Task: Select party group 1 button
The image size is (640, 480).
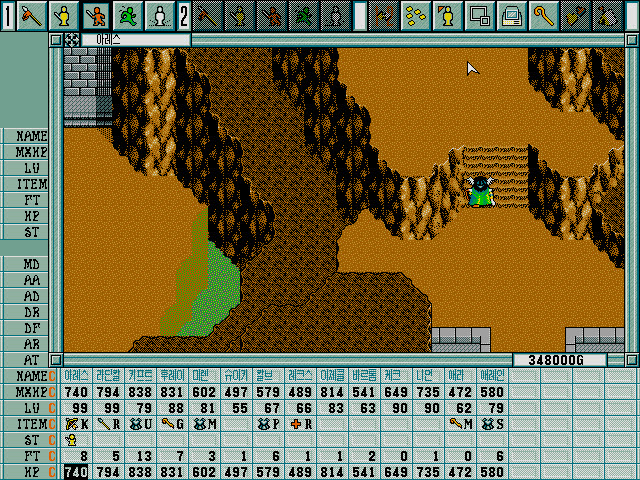Action: 8,15
